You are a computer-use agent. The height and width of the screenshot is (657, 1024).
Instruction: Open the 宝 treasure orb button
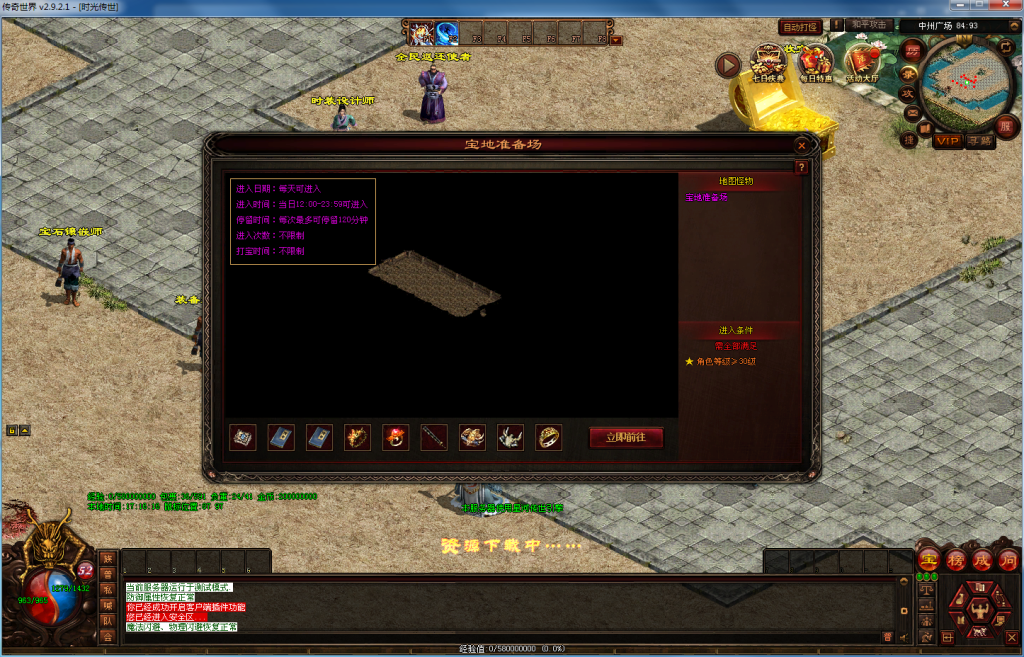click(x=929, y=559)
